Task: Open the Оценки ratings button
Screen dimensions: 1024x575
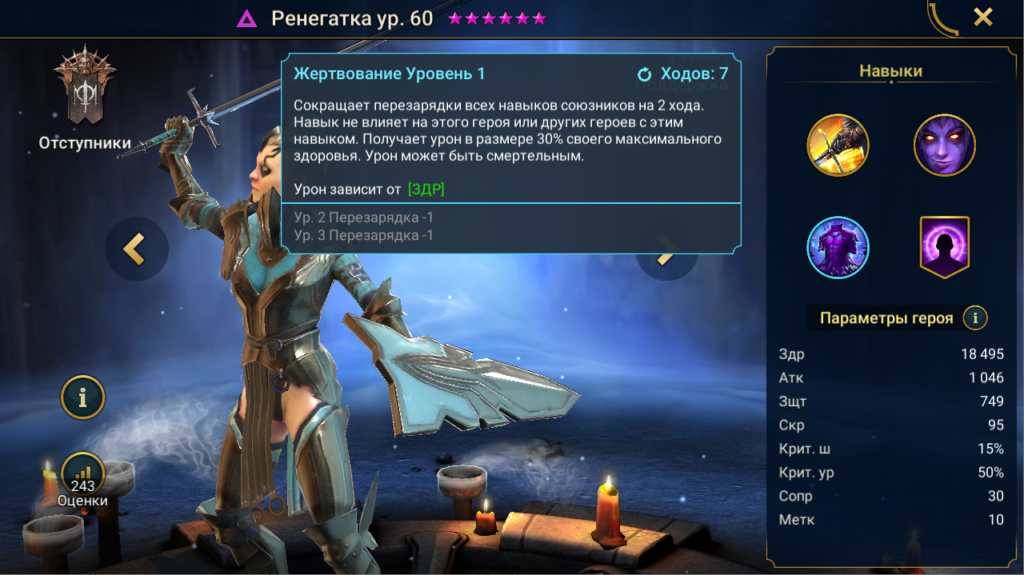Action: coord(83,478)
